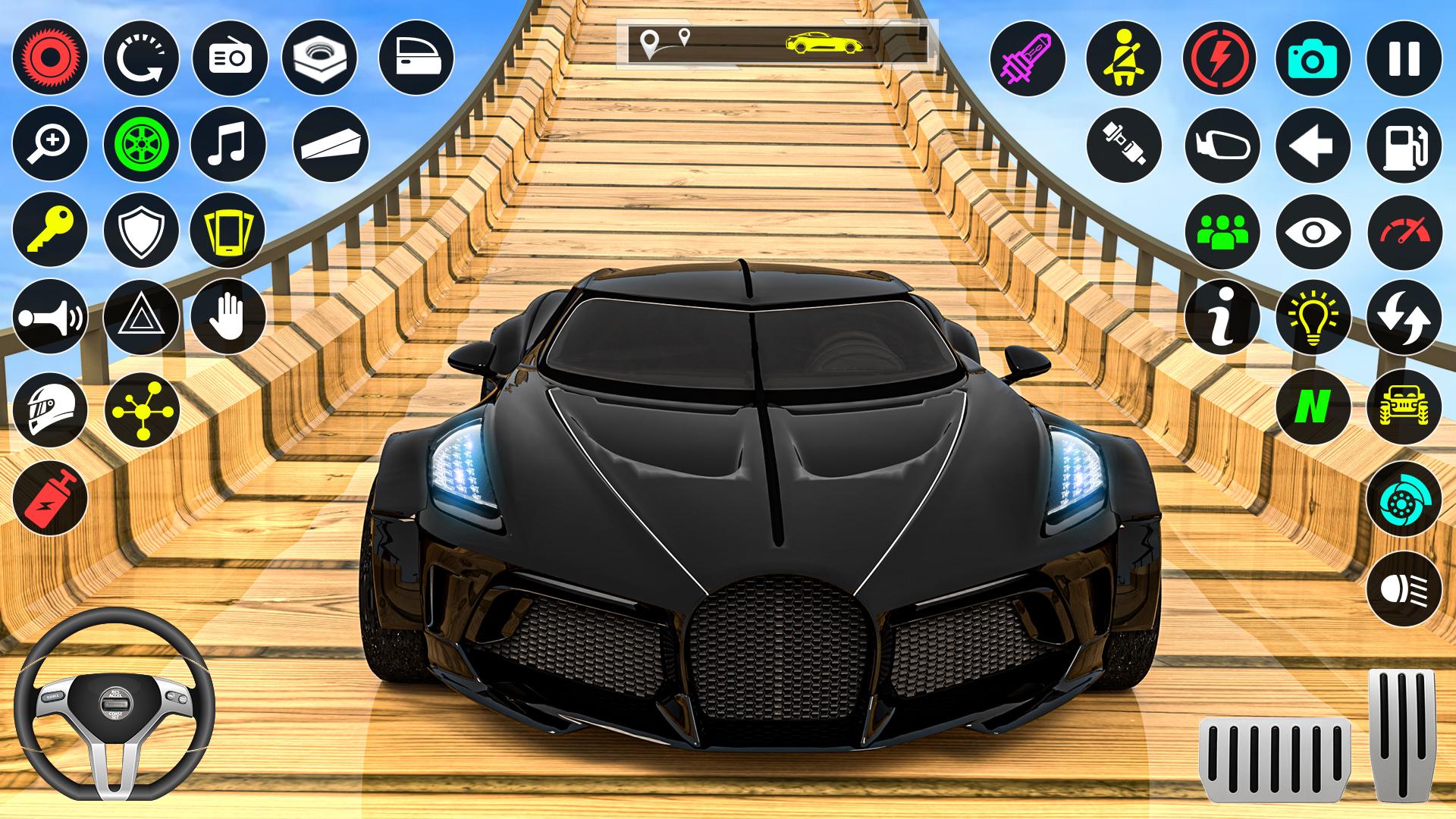1456x819 pixels.
Task: Toggle the hazard triangle lights
Action: (141, 316)
